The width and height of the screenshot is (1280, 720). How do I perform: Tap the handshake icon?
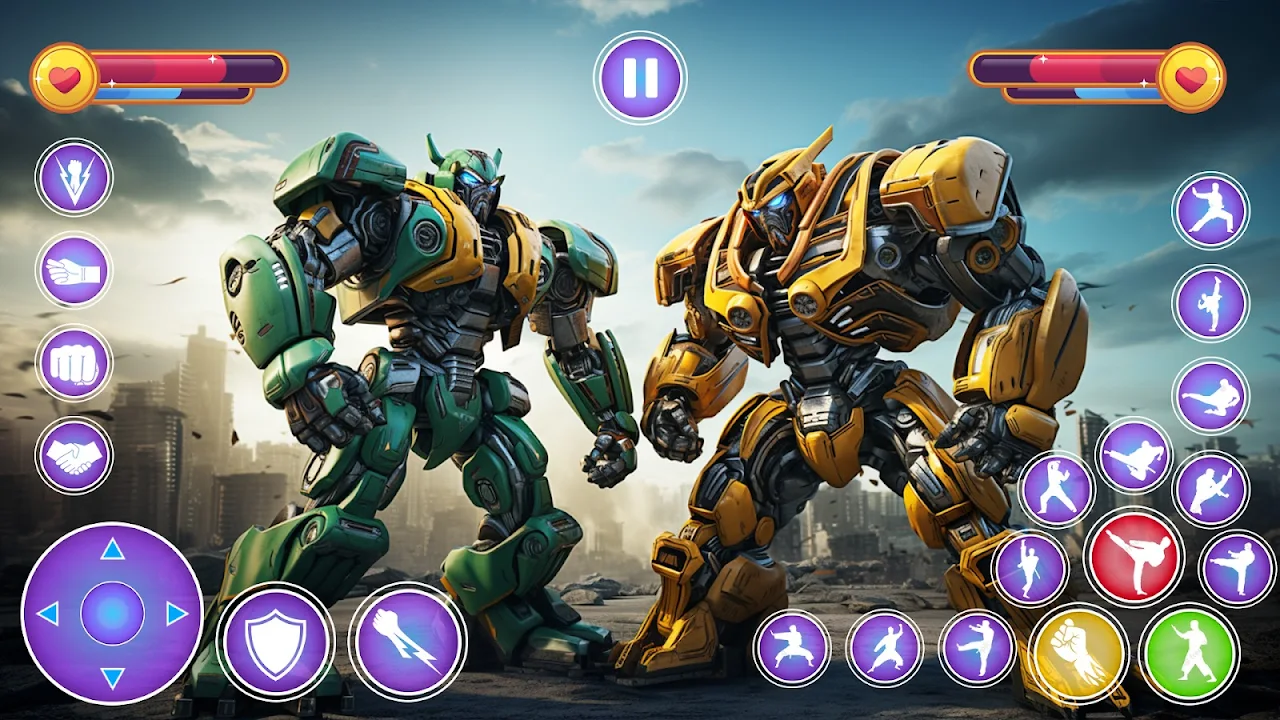pos(74,456)
